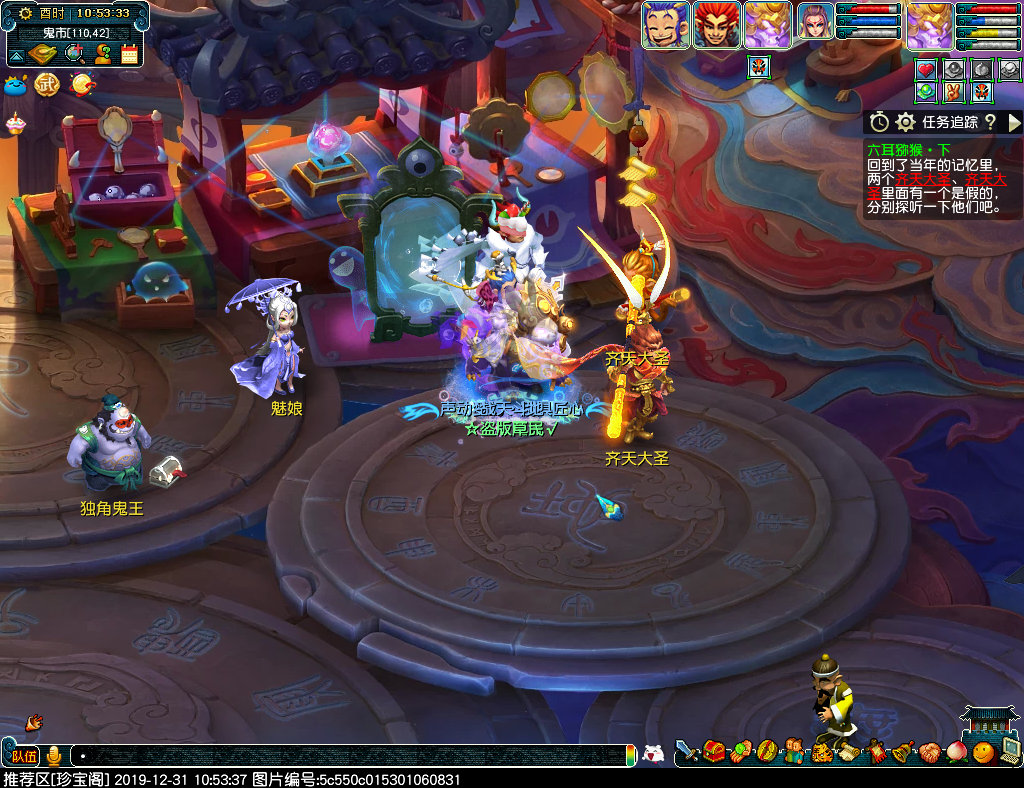Open the gold 武 martial badge
Image resolution: width=1024 pixels, height=788 pixels.
pyautogui.click(x=47, y=85)
